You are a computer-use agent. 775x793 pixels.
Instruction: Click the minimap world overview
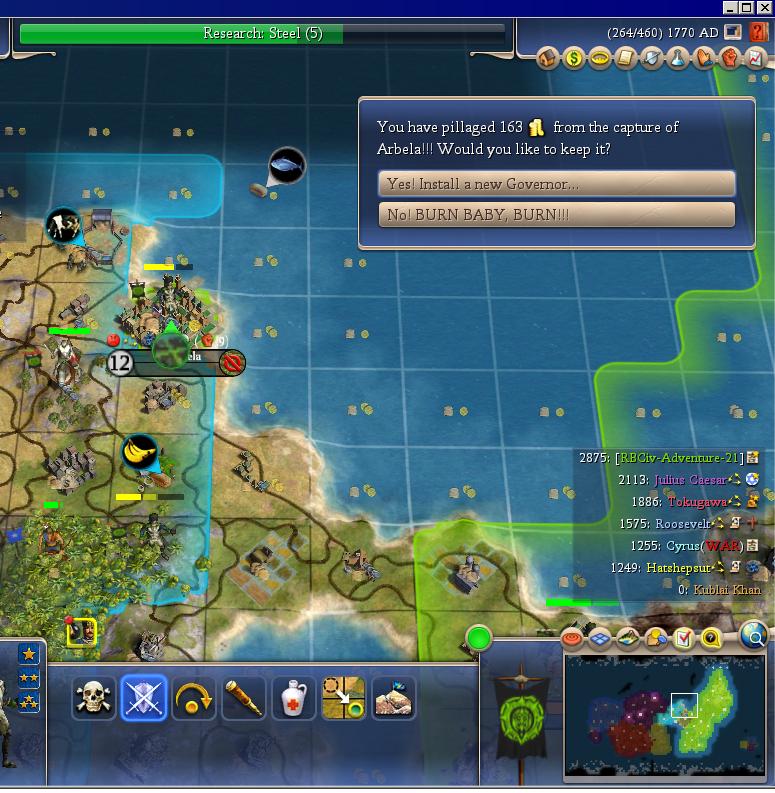point(663,715)
